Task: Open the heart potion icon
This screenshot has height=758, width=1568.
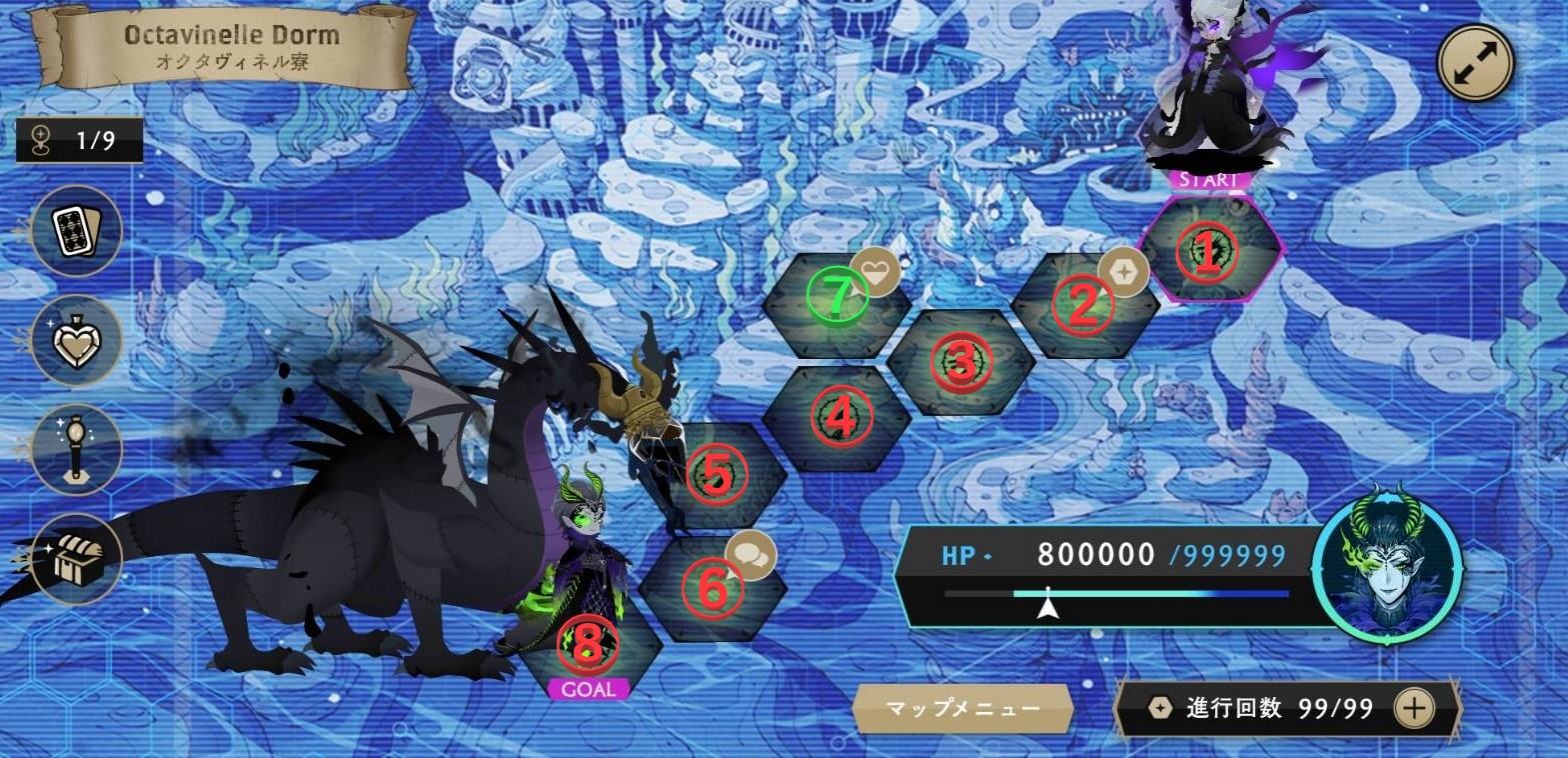Action: pos(77,341)
